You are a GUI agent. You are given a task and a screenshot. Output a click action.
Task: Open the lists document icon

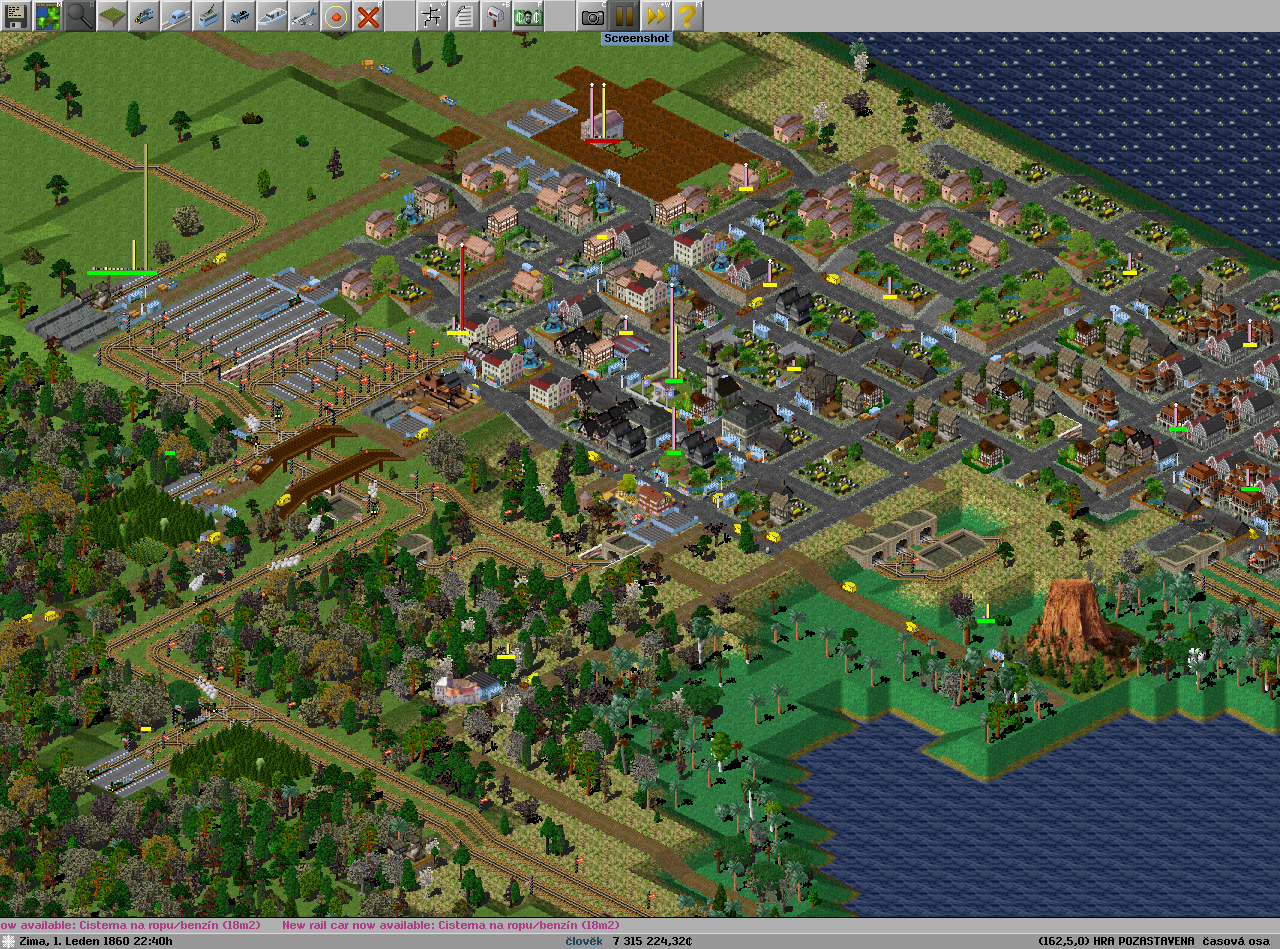pyautogui.click(x=464, y=16)
